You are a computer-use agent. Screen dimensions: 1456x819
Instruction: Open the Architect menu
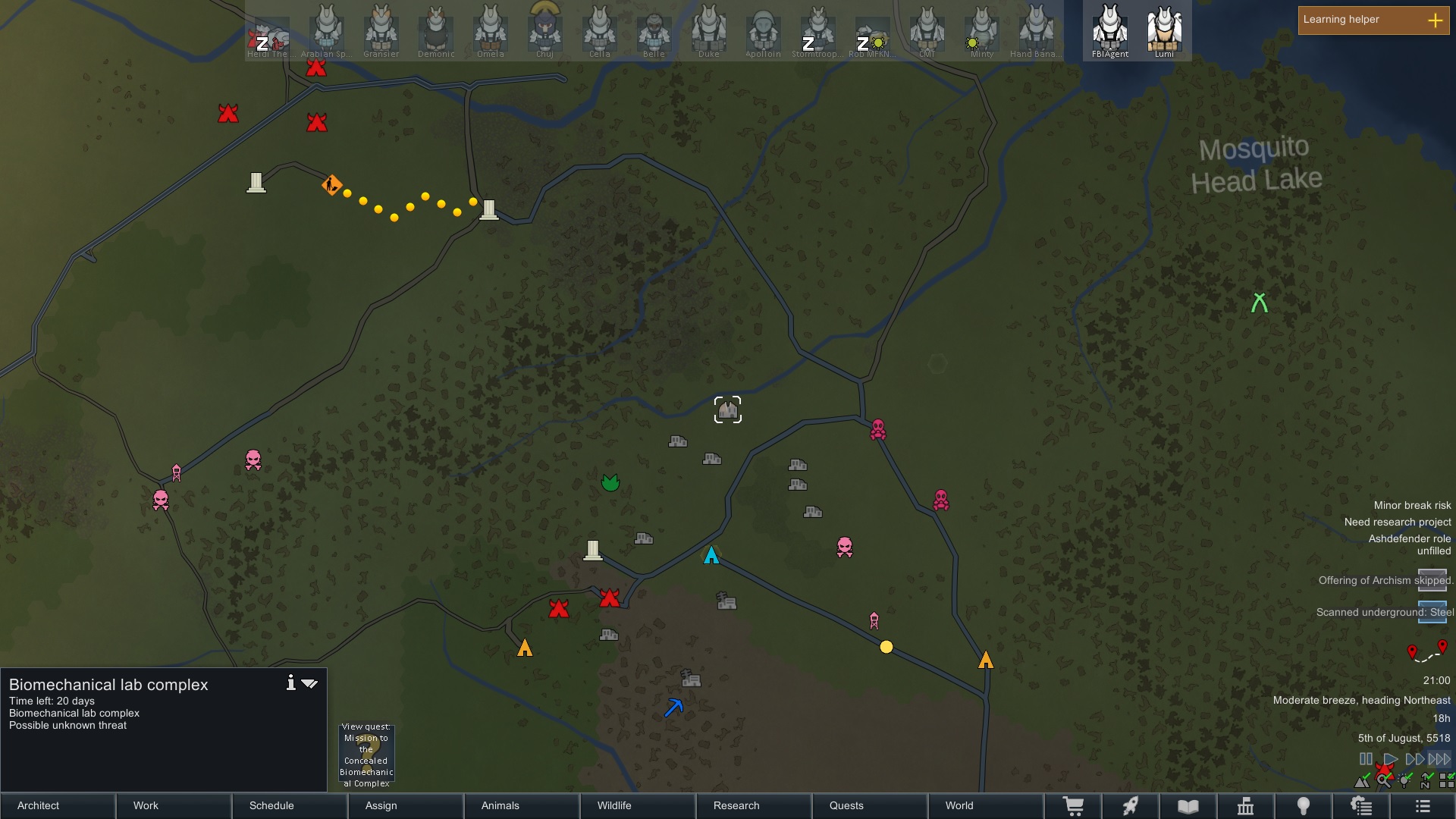[58, 805]
